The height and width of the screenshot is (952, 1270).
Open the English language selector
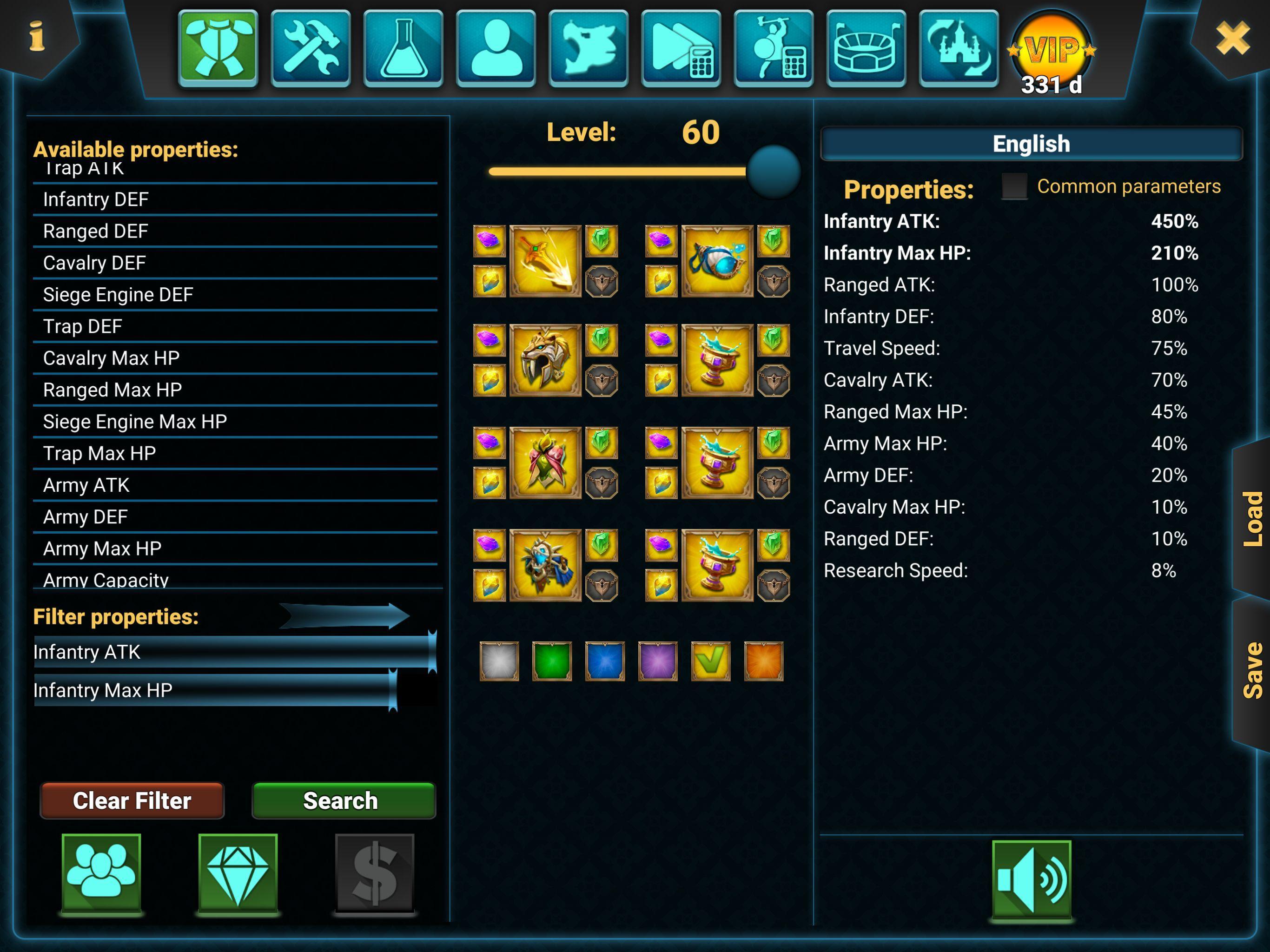click(1031, 144)
